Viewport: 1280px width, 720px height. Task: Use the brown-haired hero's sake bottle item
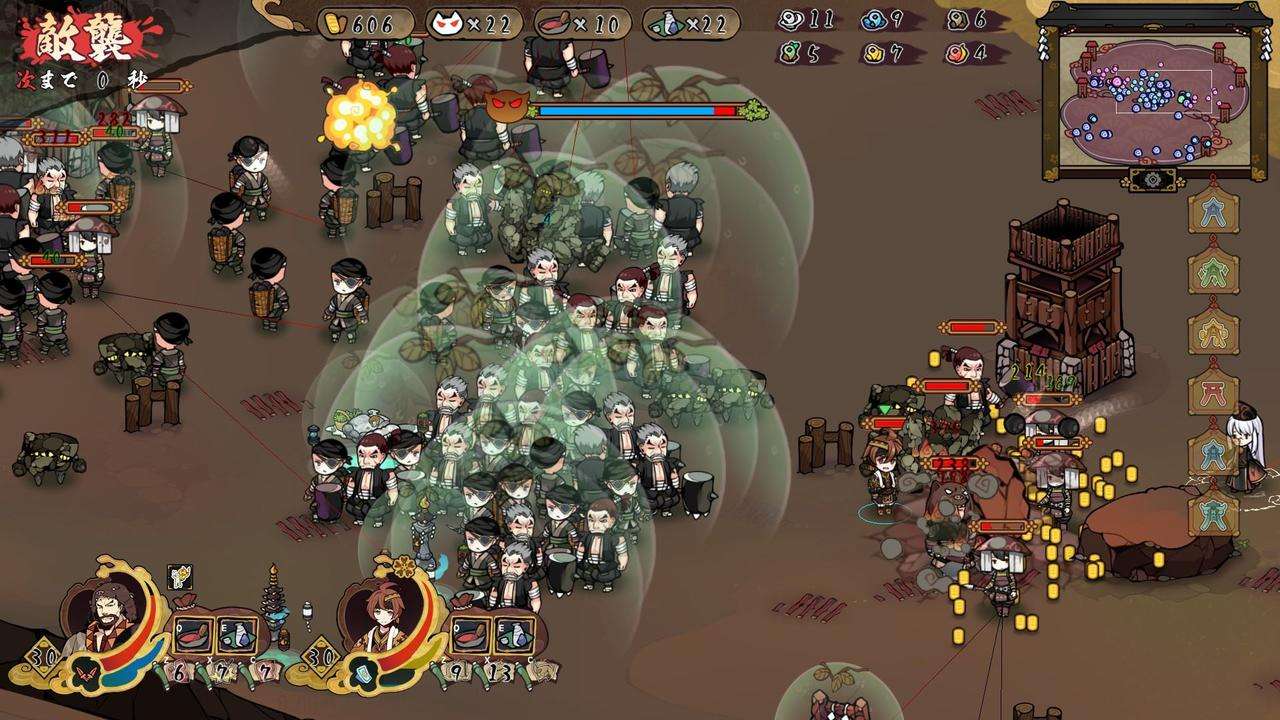tap(513, 634)
